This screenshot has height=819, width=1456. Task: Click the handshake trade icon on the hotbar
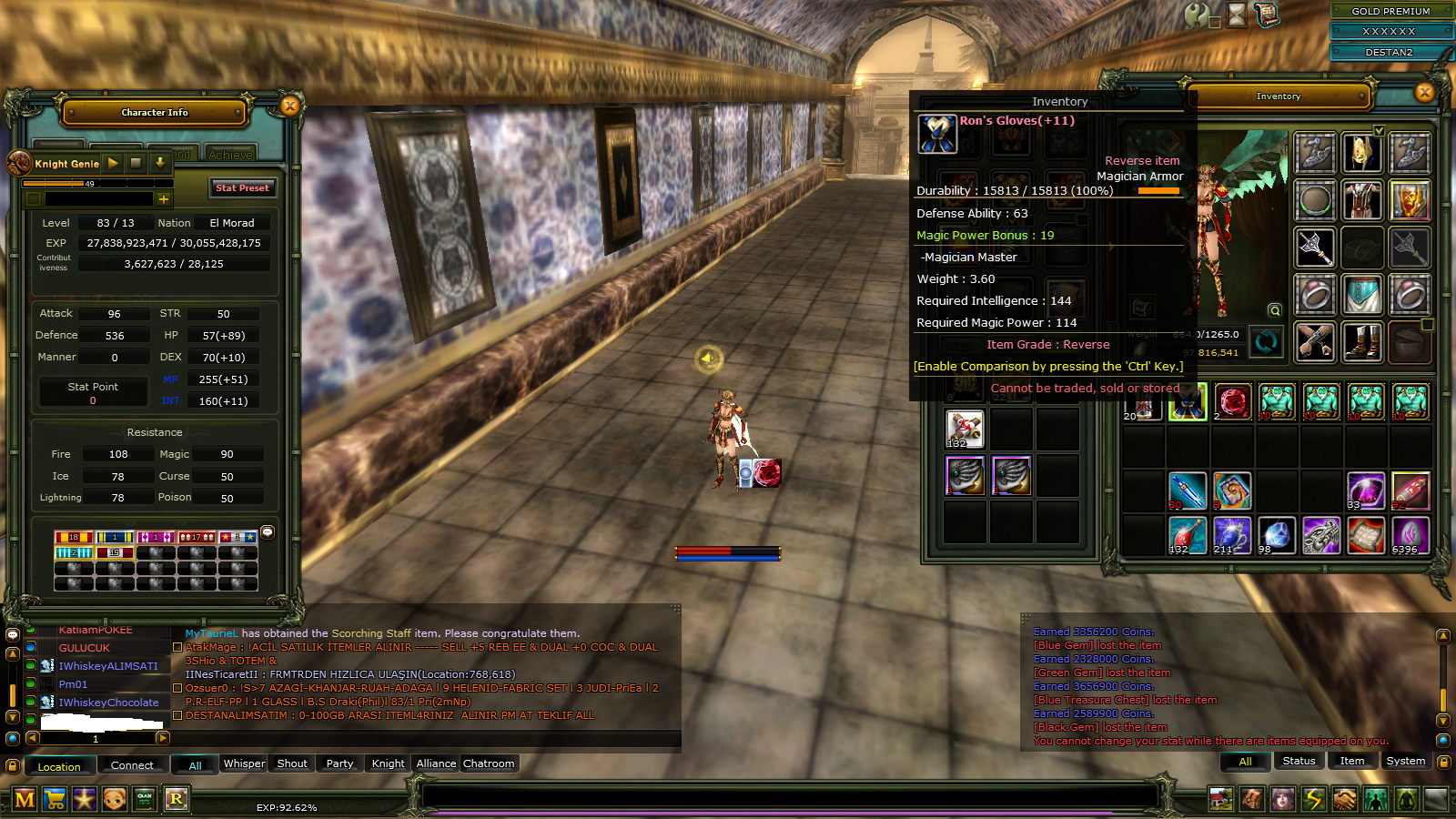[x=1346, y=799]
